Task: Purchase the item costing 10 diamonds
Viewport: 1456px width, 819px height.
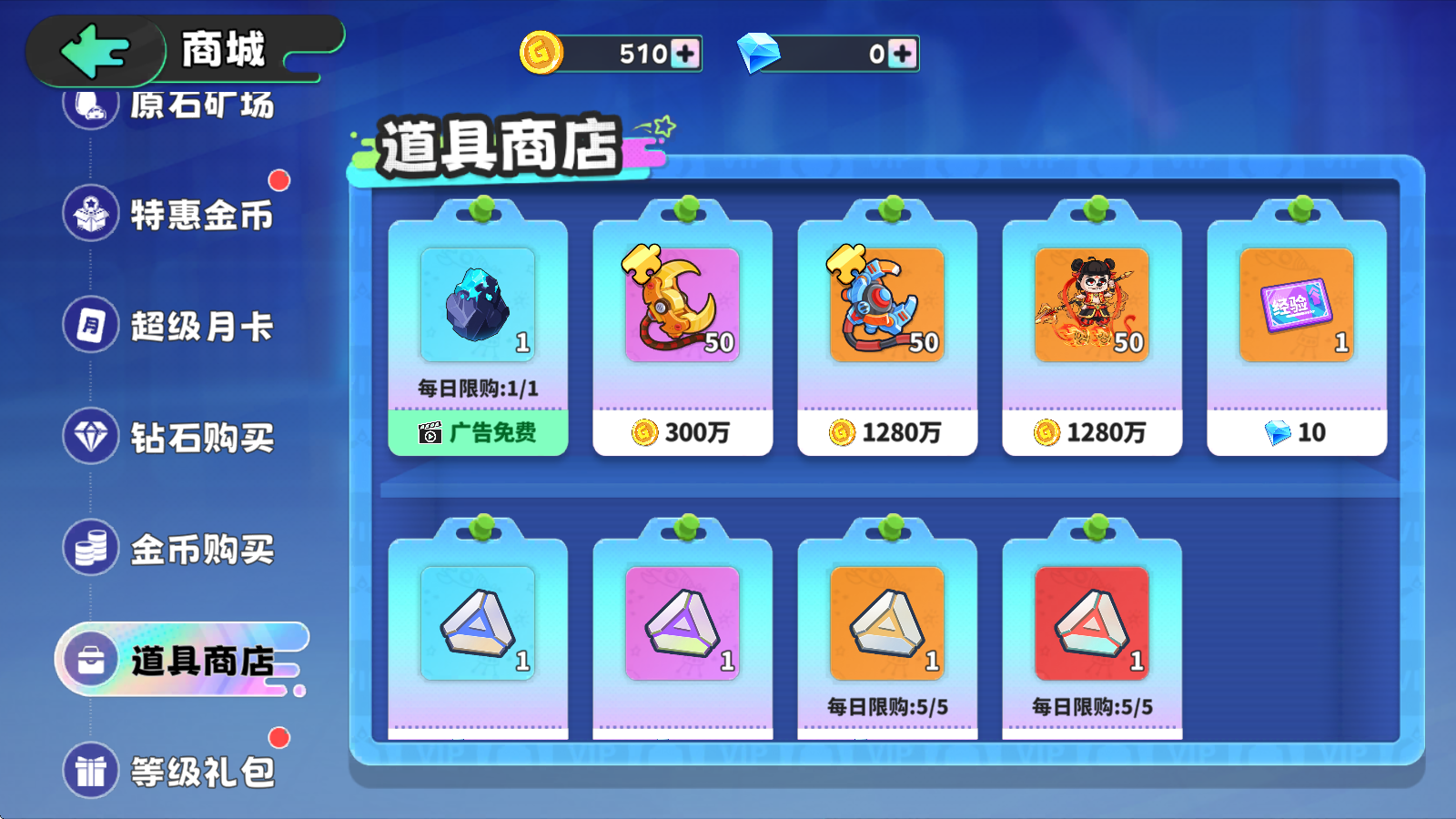Action: (1296, 433)
